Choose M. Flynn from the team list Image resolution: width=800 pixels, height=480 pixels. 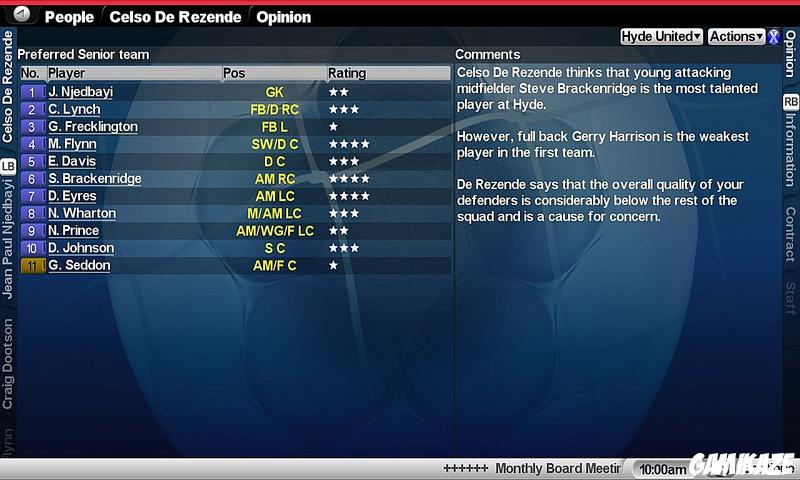72,144
